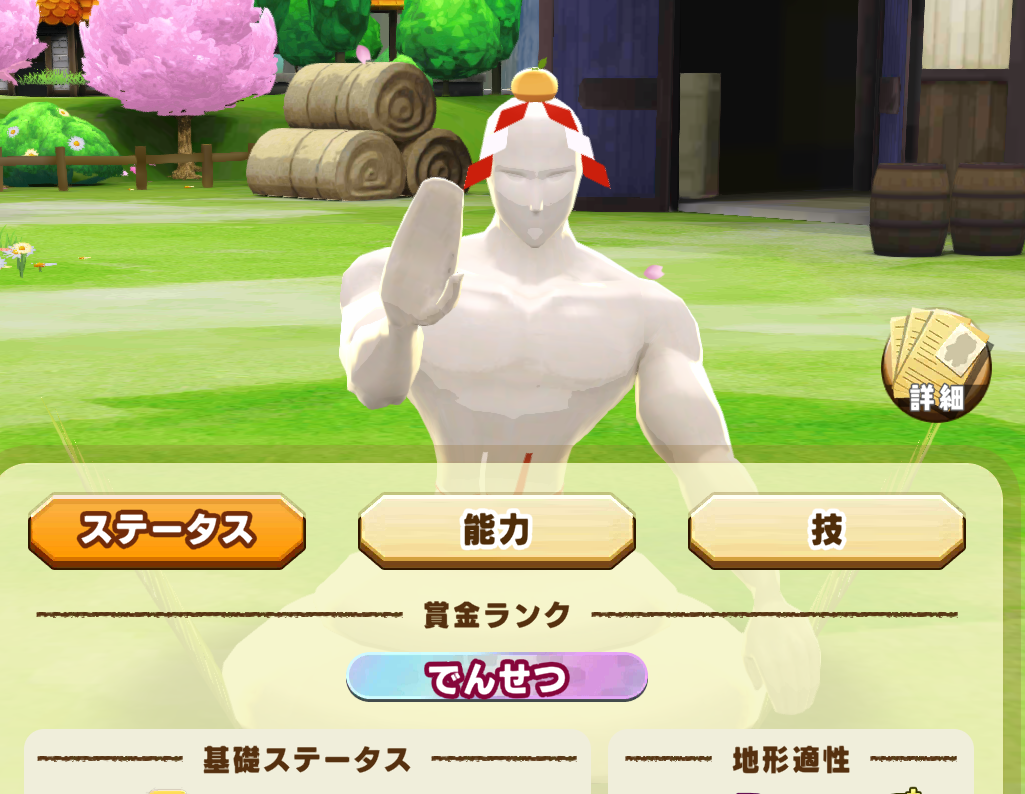Select the ステータス tab

167,530
